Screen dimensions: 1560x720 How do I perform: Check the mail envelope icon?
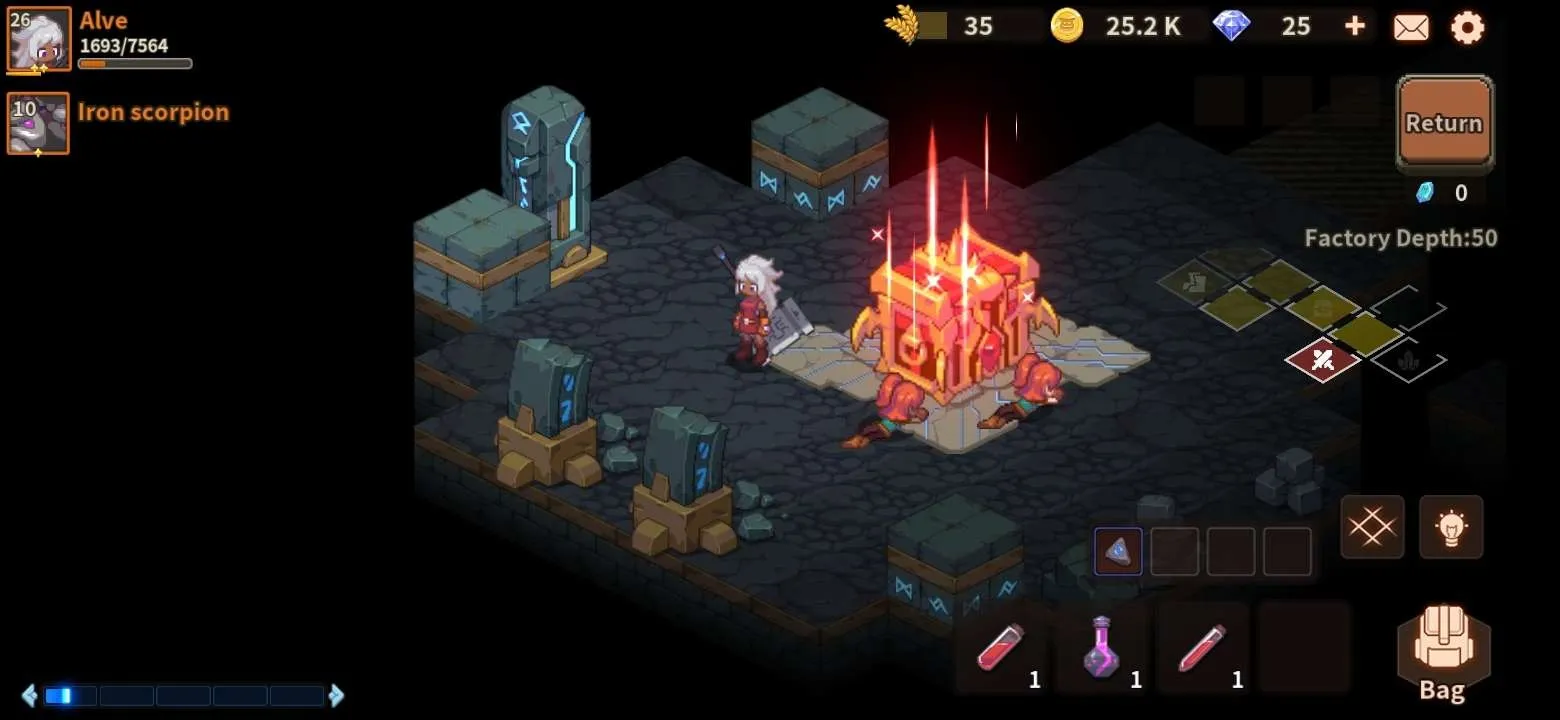pyautogui.click(x=1411, y=27)
